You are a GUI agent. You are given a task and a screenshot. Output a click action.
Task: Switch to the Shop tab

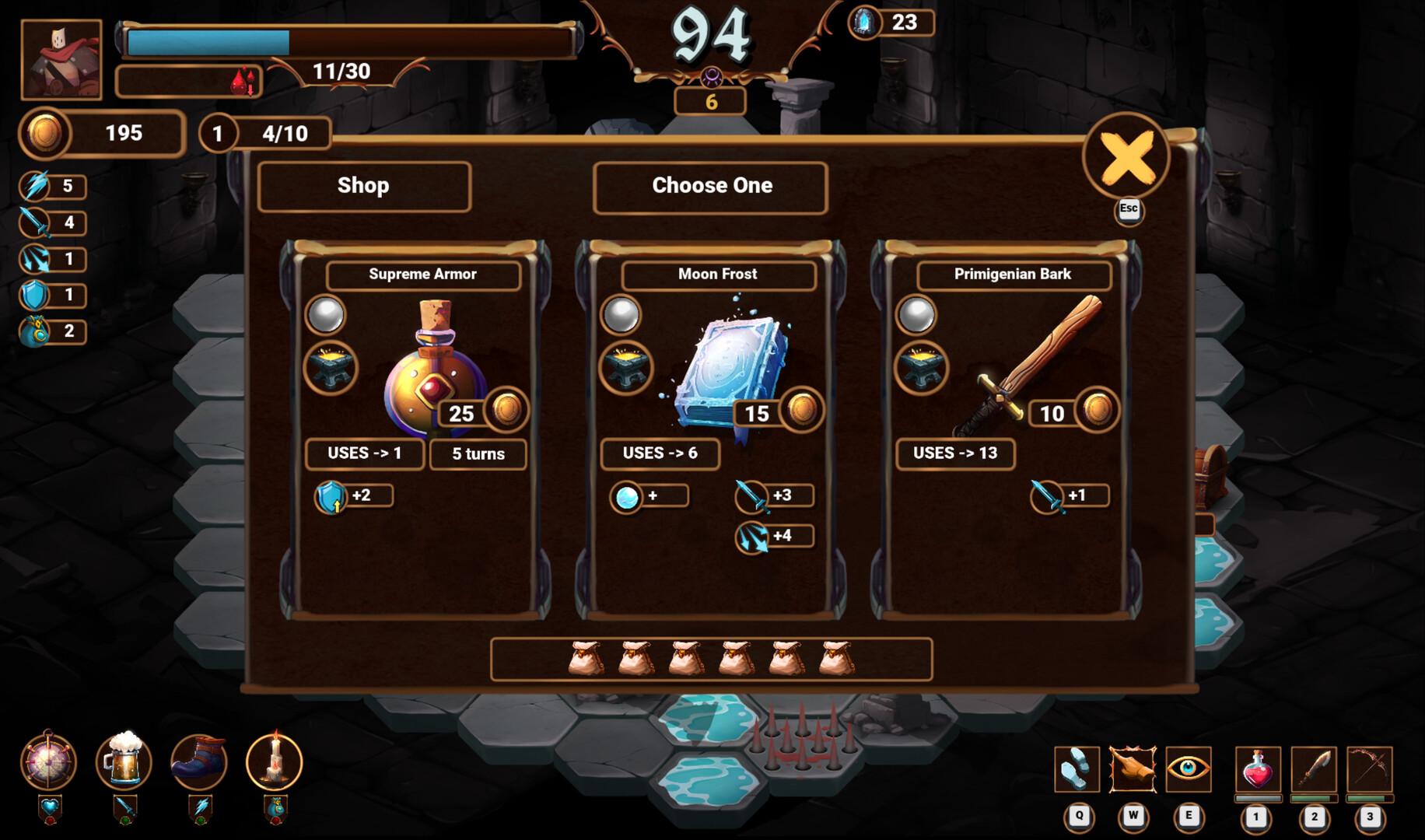click(x=362, y=186)
